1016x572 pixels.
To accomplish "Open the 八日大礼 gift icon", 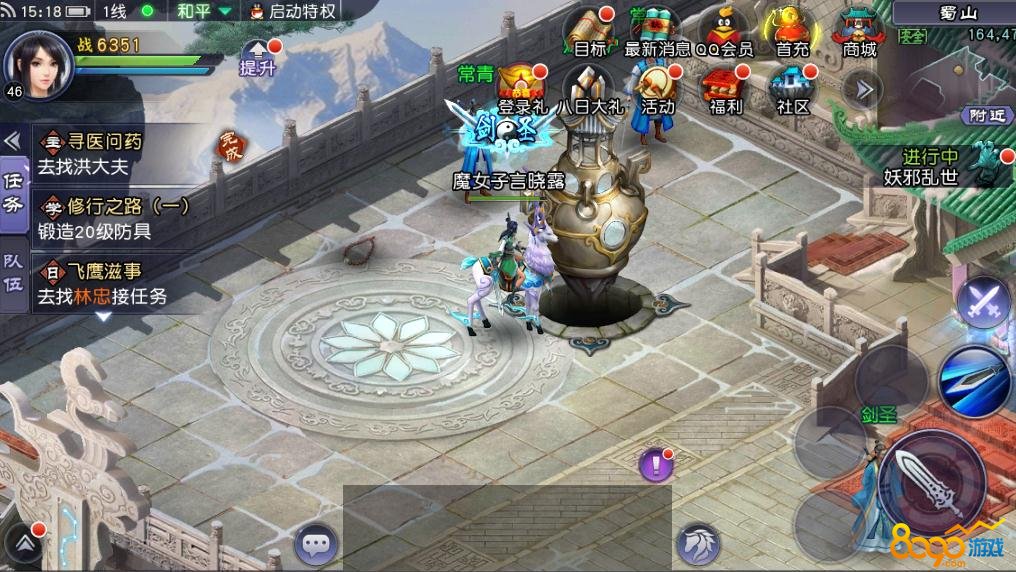I will point(589,88).
